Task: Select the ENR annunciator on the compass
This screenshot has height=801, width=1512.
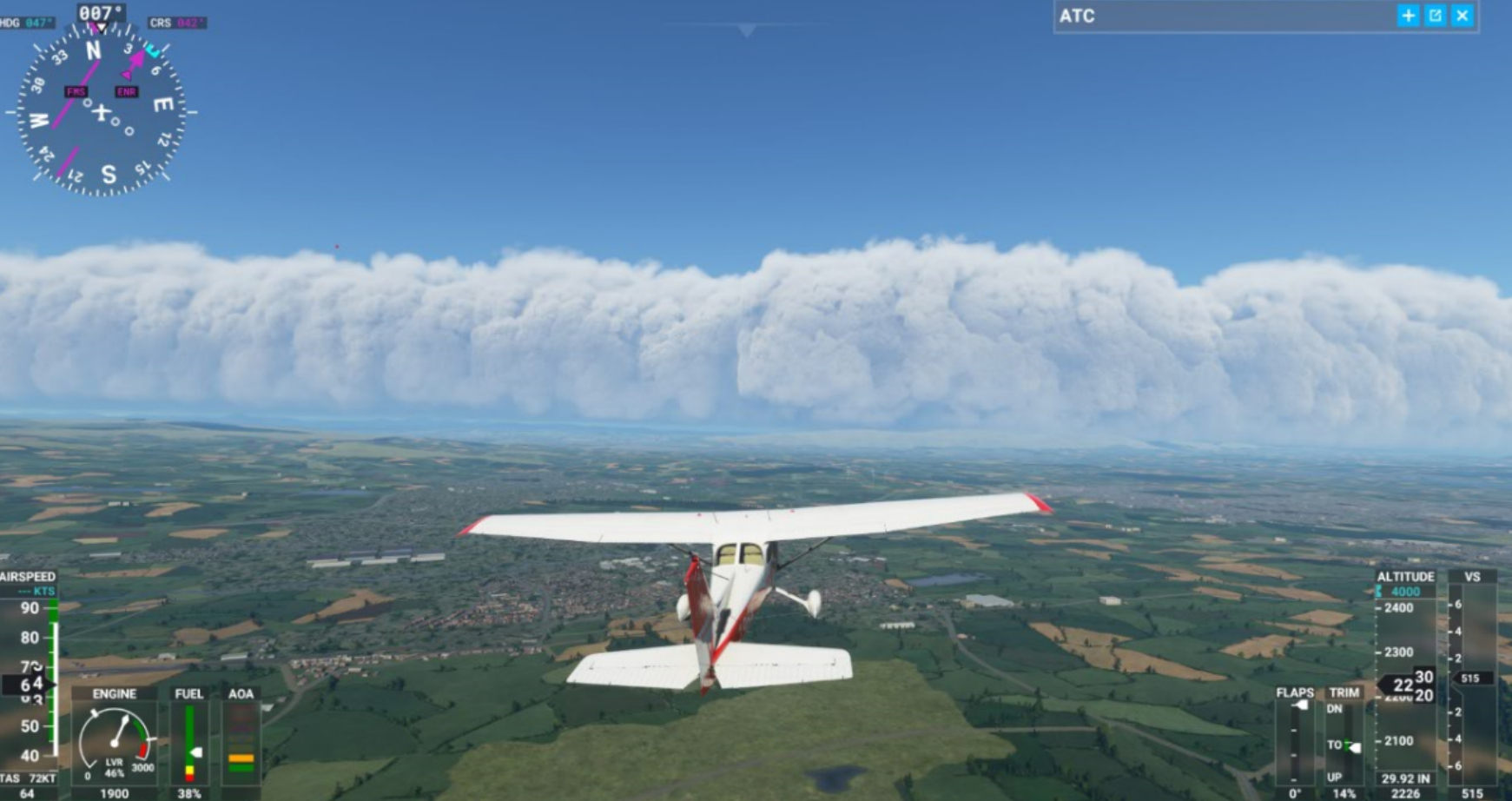Action: [x=127, y=91]
